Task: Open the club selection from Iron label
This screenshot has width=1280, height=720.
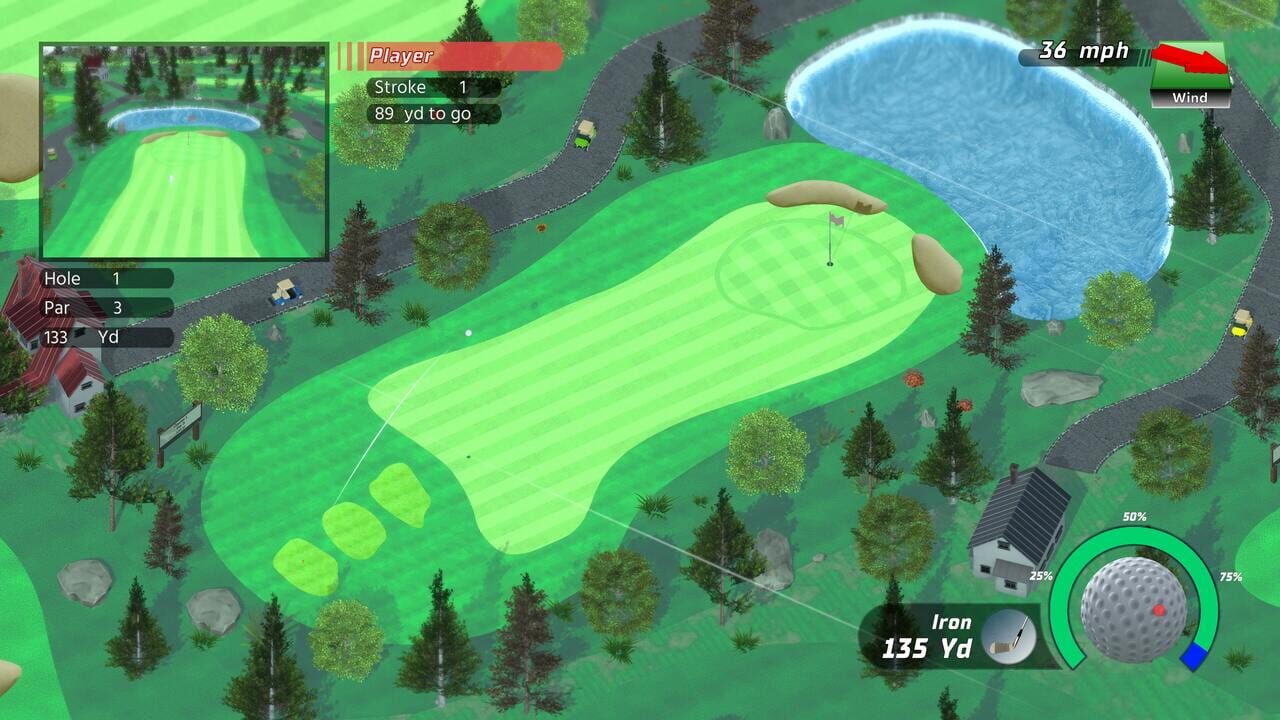Action: [950, 621]
